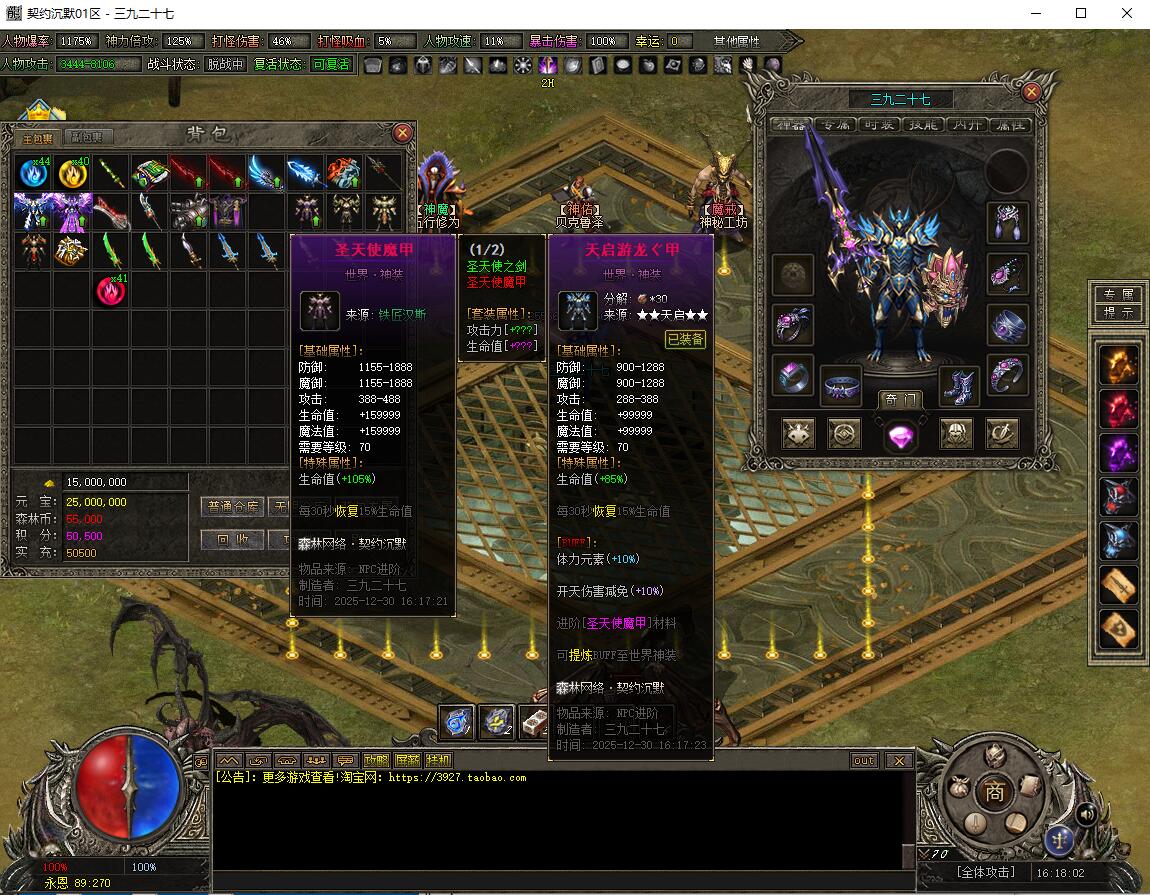Image resolution: width=1150 pixels, height=895 pixels.
Task: Maximize the game window
Action: point(1081,13)
